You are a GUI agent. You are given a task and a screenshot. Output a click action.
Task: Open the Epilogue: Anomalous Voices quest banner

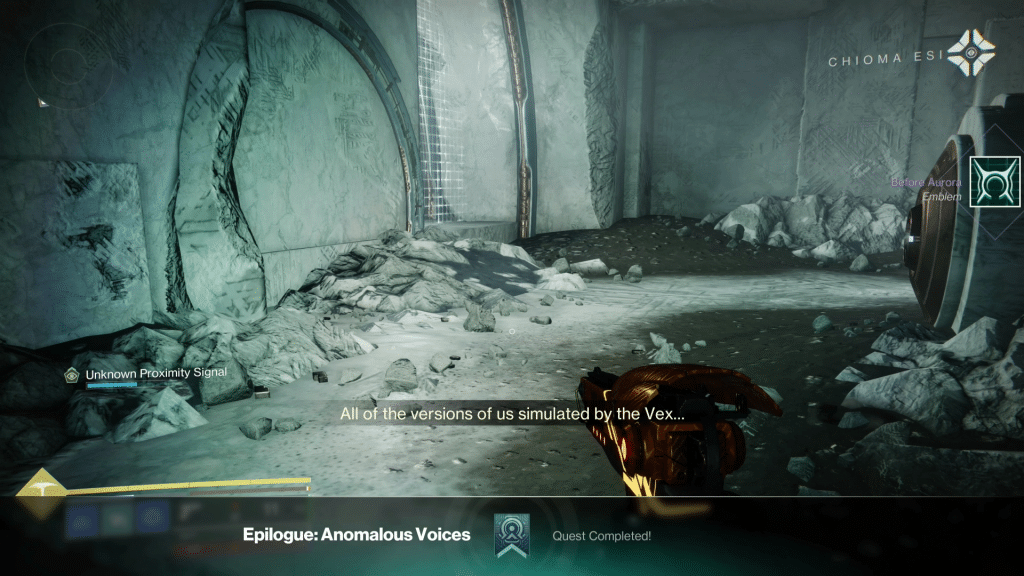point(356,535)
